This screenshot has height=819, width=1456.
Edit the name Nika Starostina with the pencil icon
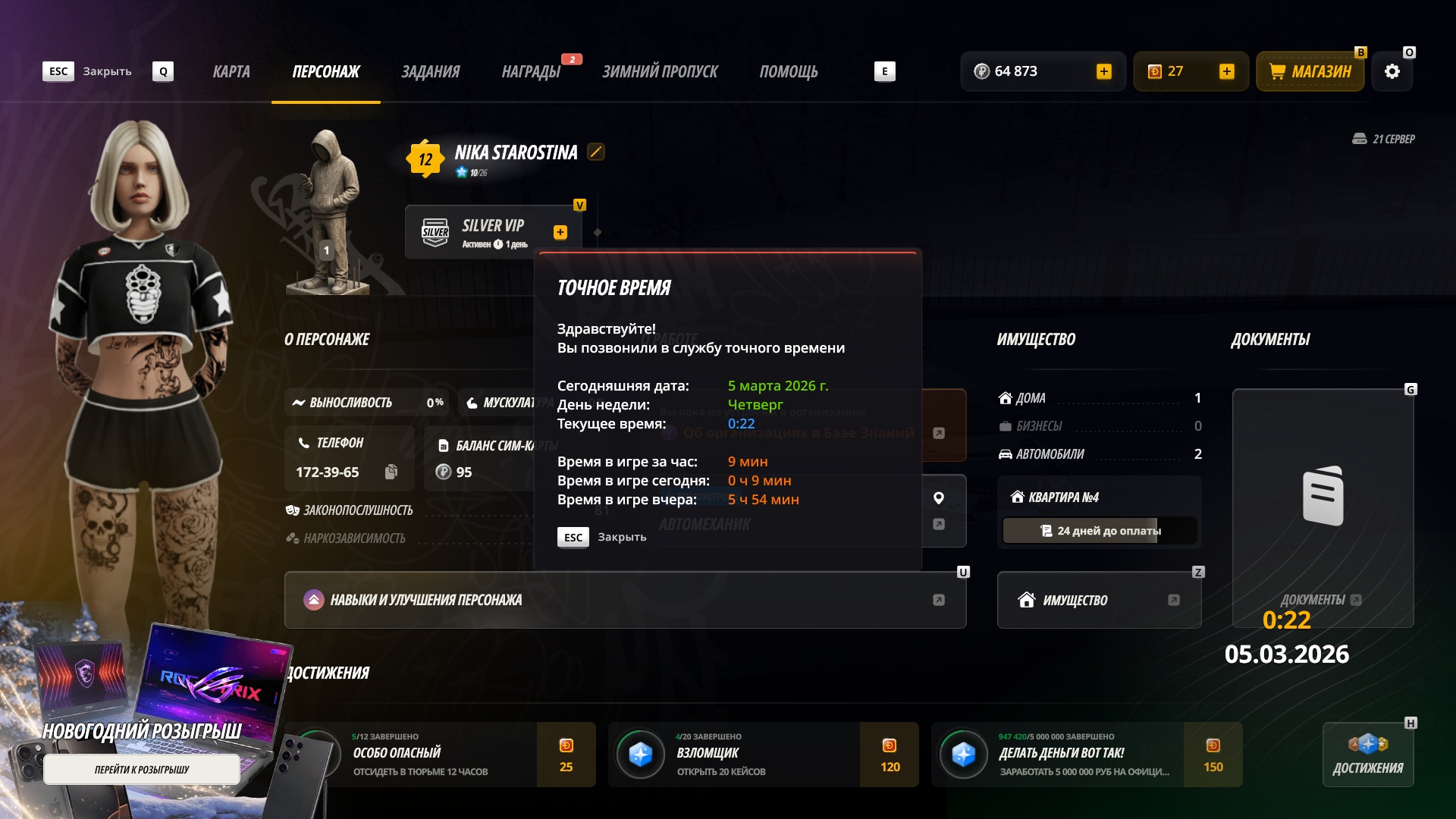596,152
